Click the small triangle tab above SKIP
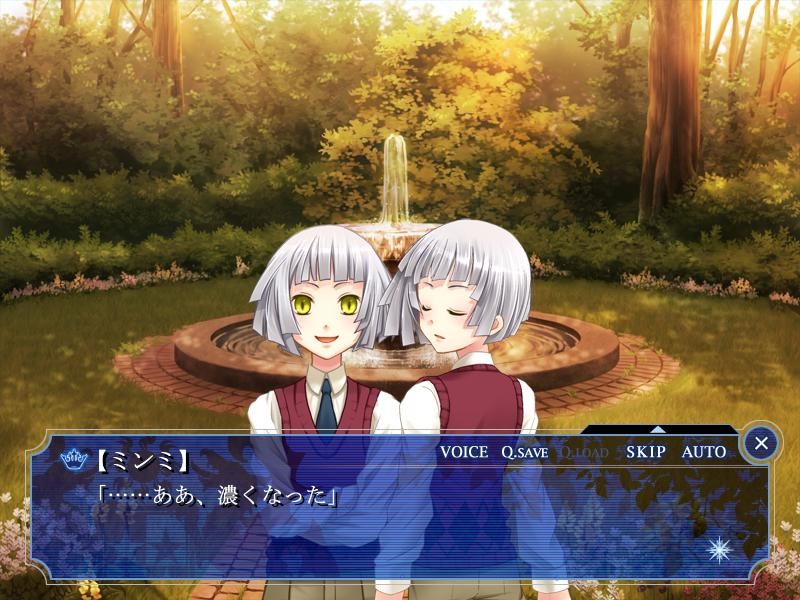 pyautogui.click(x=657, y=429)
